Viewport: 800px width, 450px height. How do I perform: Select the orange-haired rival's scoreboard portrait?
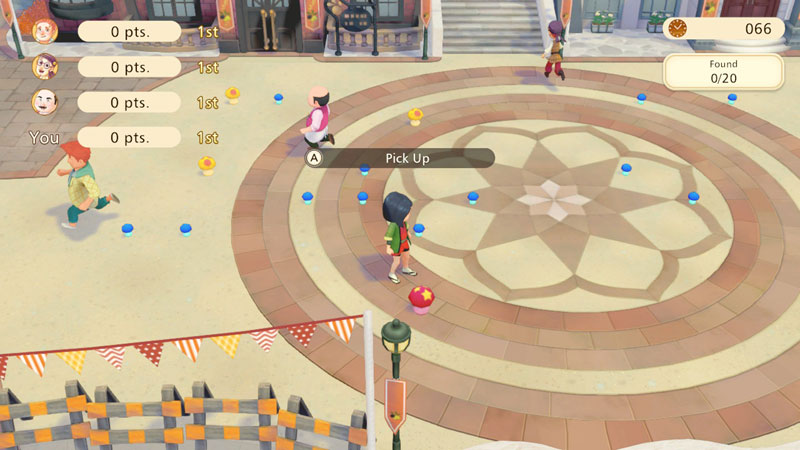click(44, 31)
